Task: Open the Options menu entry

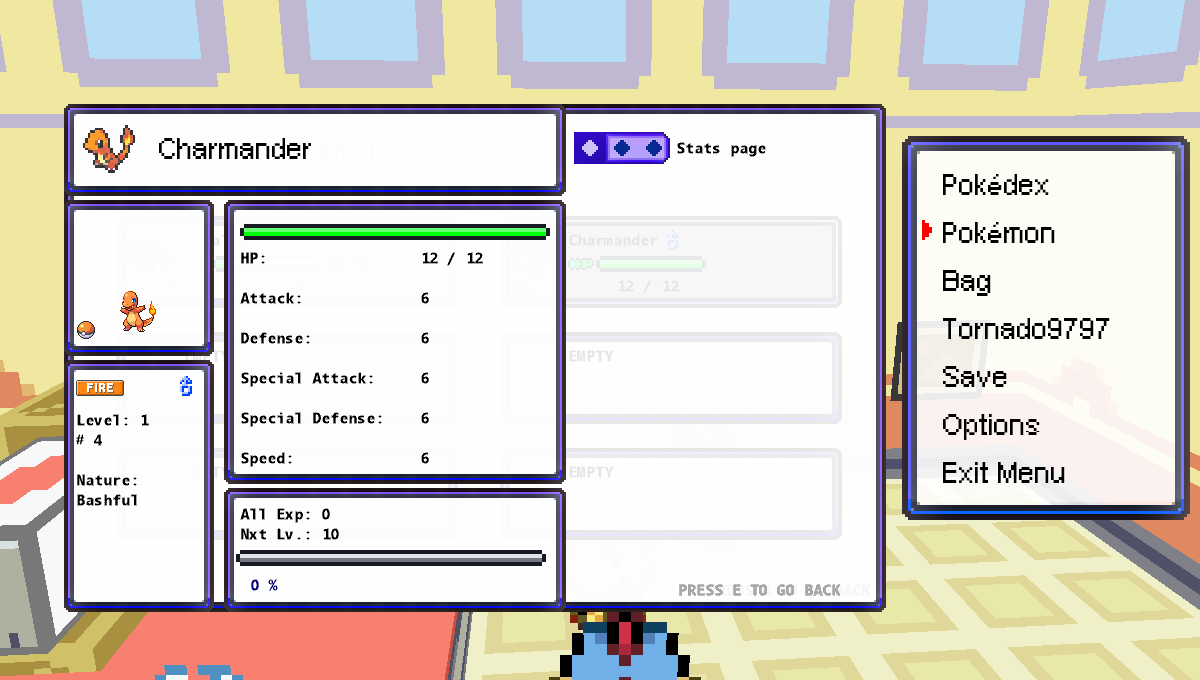Action: coord(990,426)
